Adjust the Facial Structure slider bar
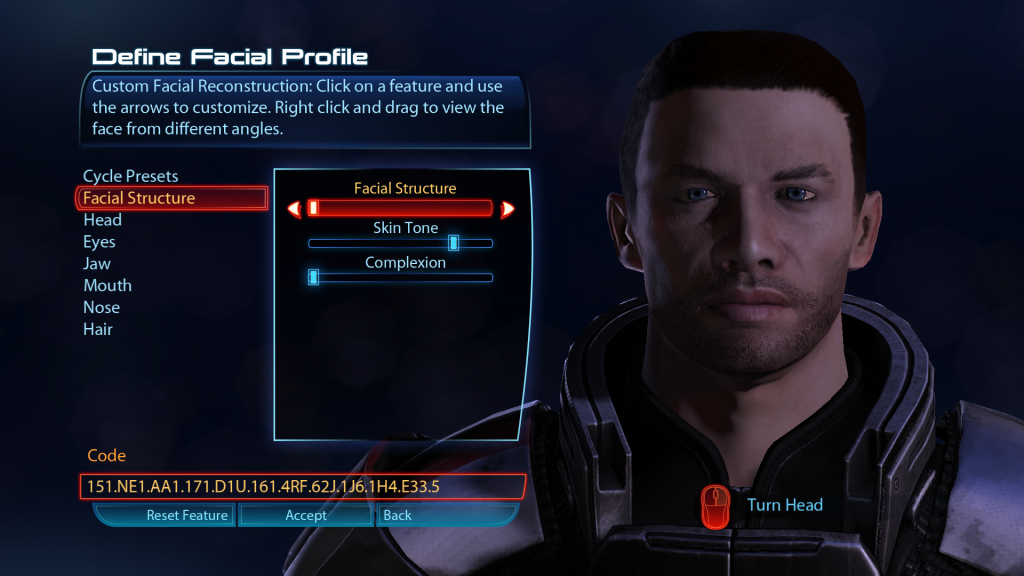This screenshot has width=1024, height=576. 400,208
